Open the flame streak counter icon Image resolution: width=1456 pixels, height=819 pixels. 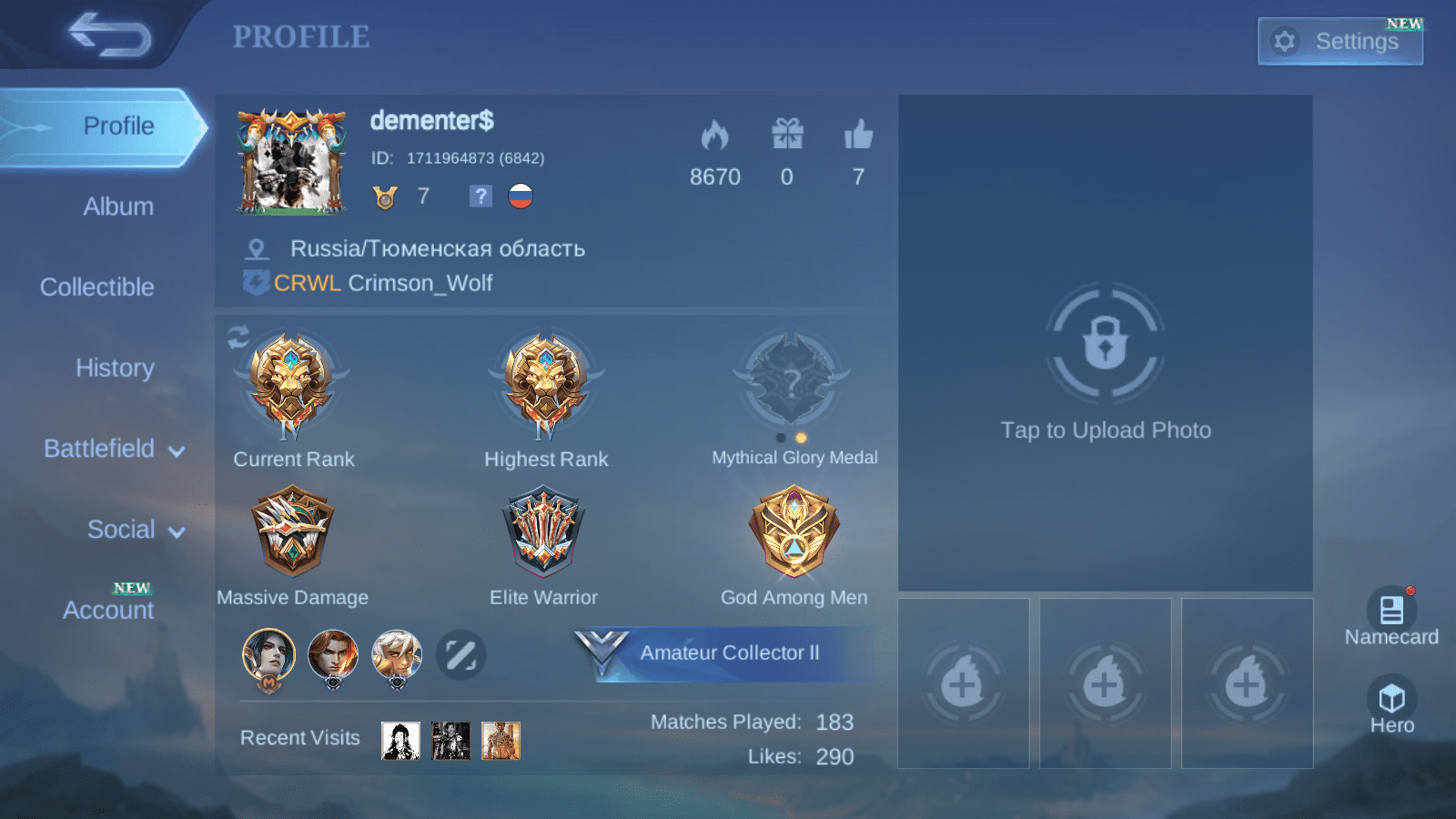[x=716, y=135]
